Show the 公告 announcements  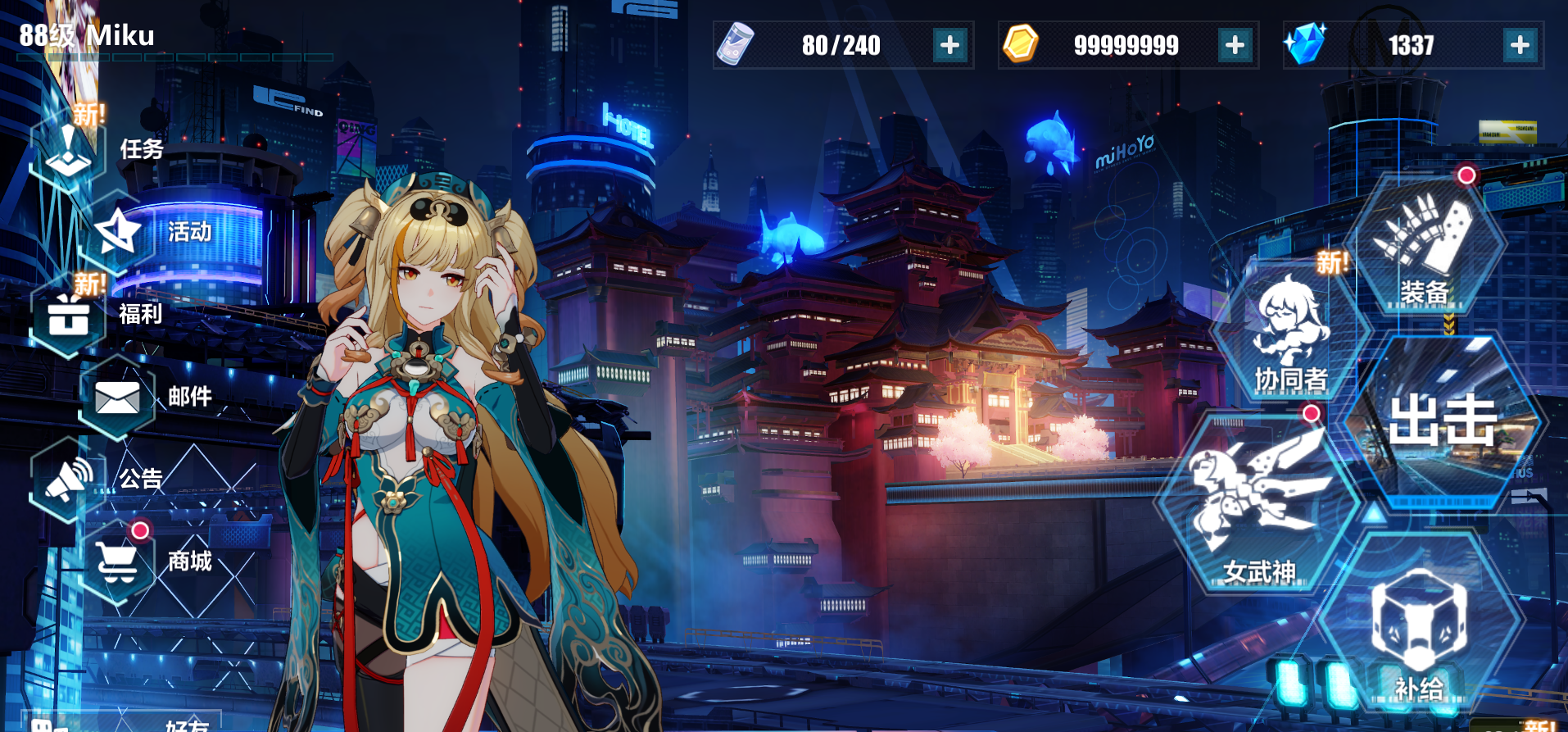tap(69, 480)
